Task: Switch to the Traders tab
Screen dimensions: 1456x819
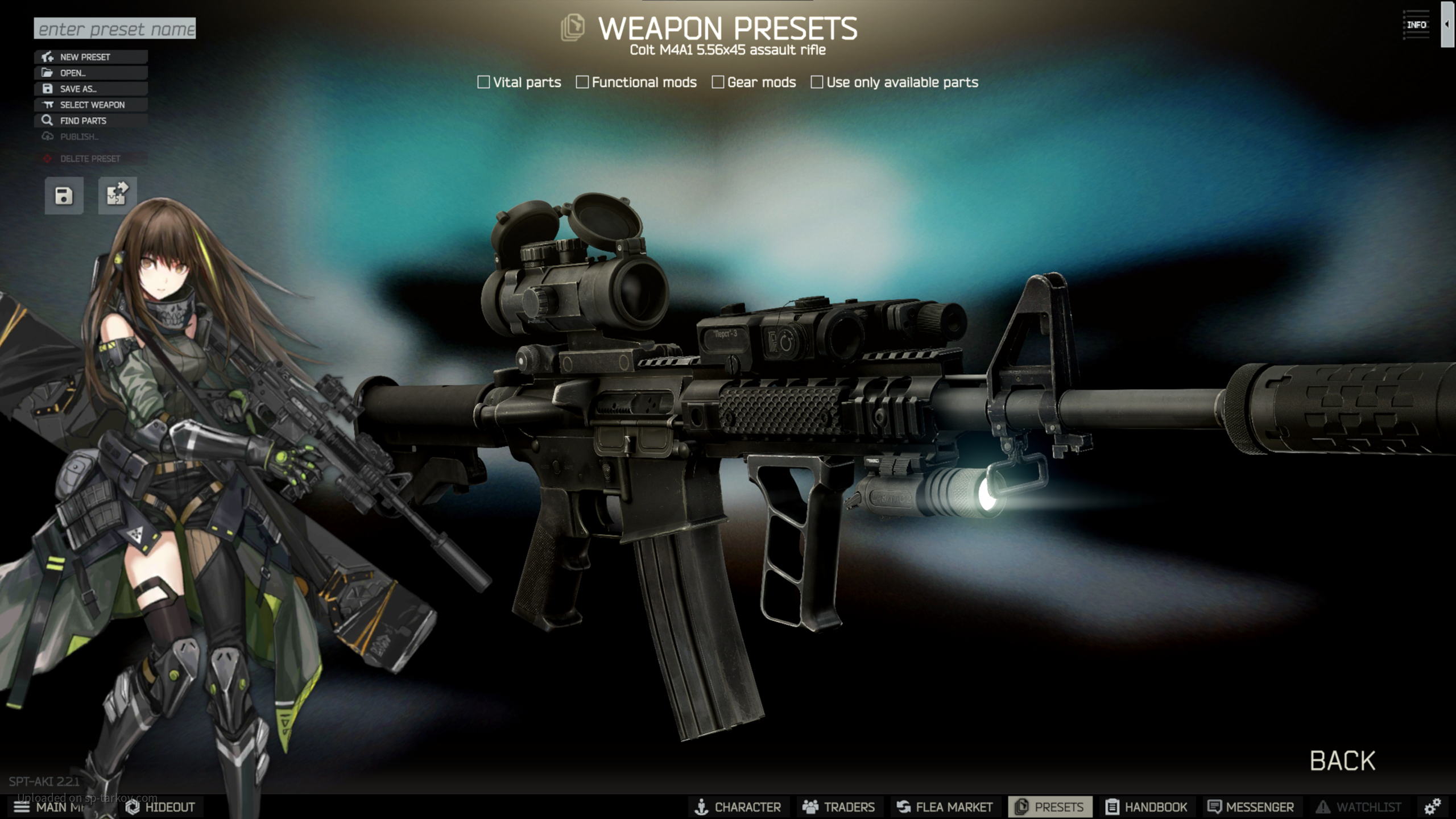Action: pyautogui.click(x=838, y=807)
